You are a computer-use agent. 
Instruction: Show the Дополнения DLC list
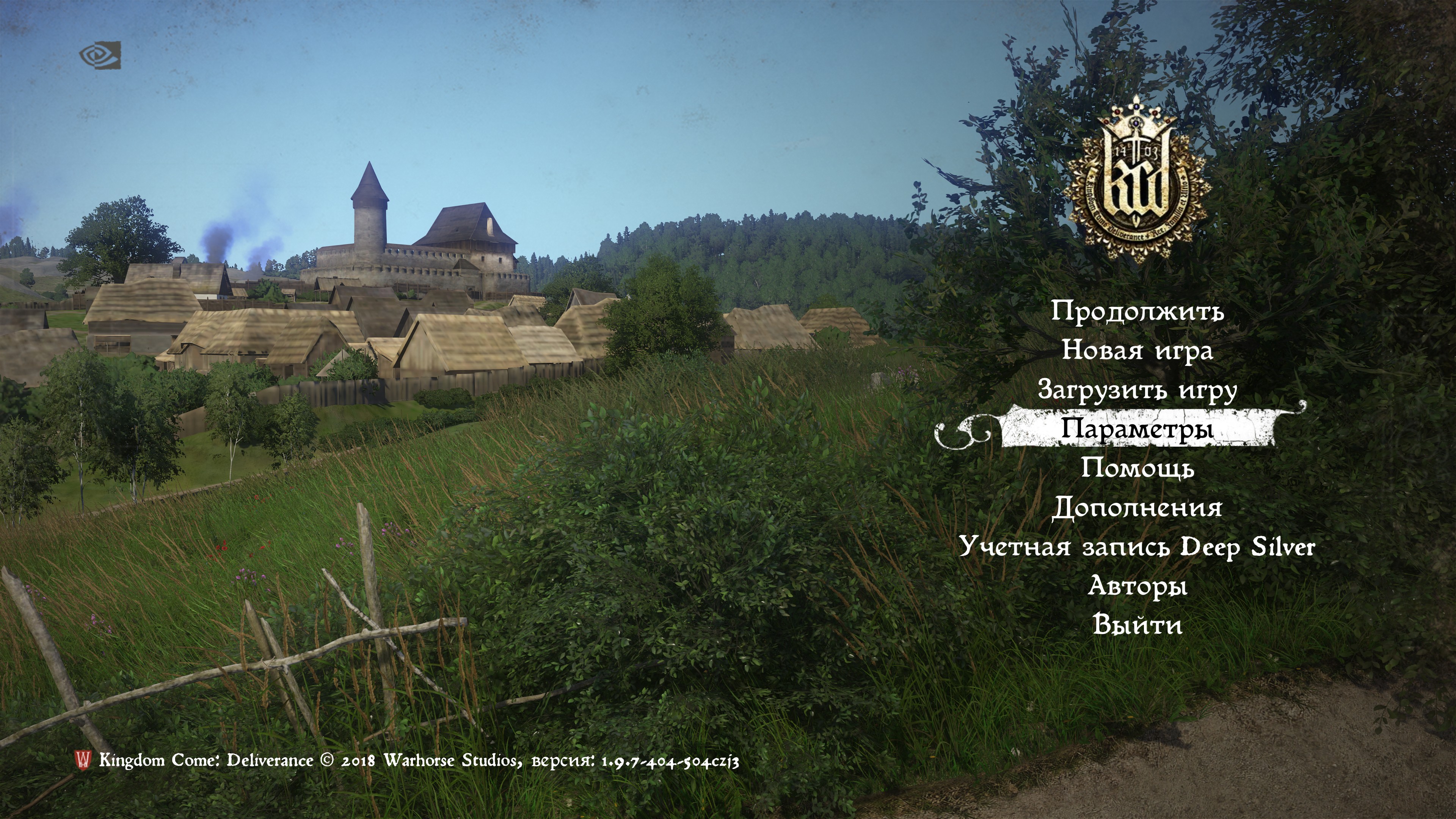tap(1137, 508)
